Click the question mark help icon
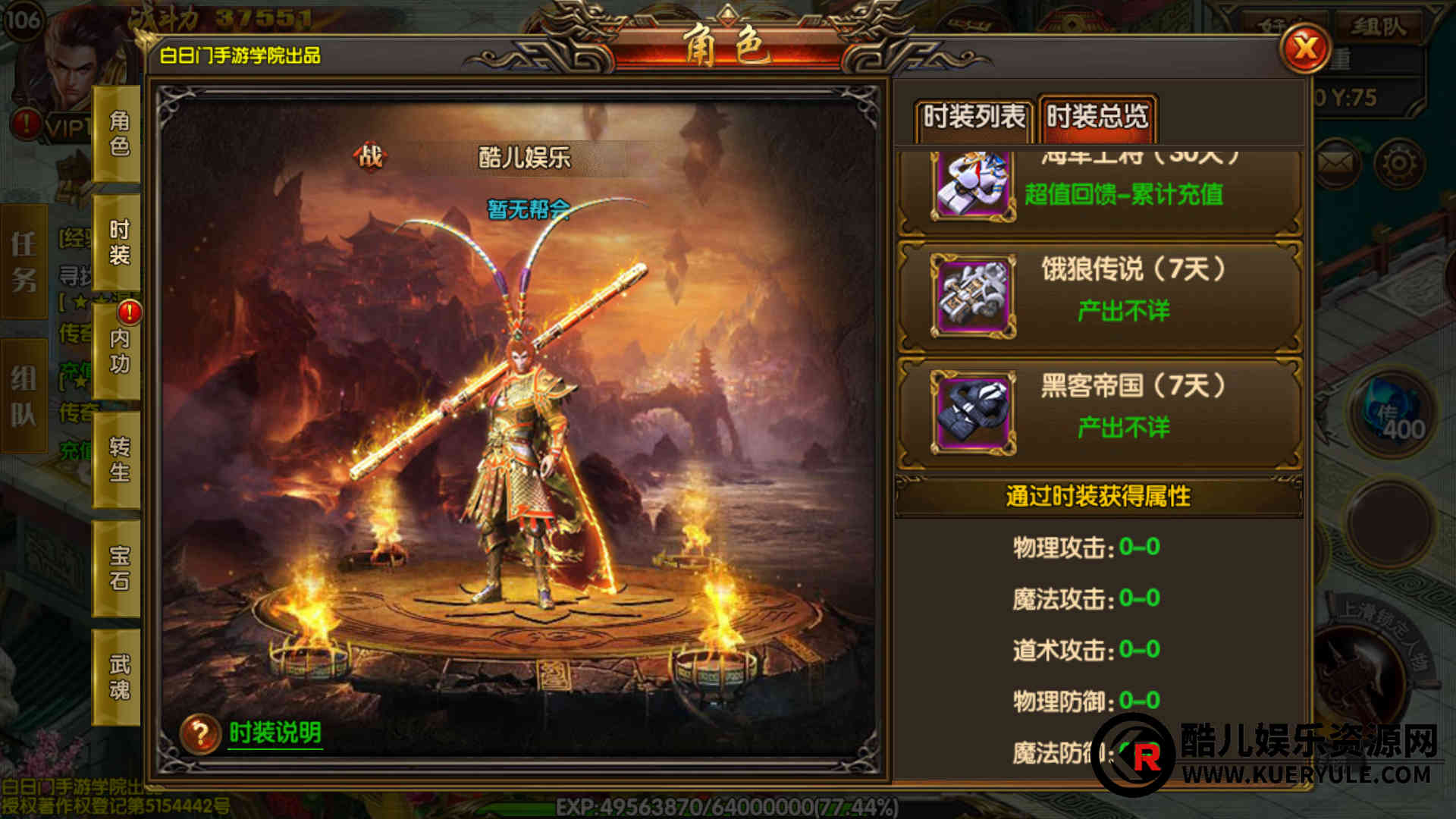Viewport: 1456px width, 819px height. point(200,733)
